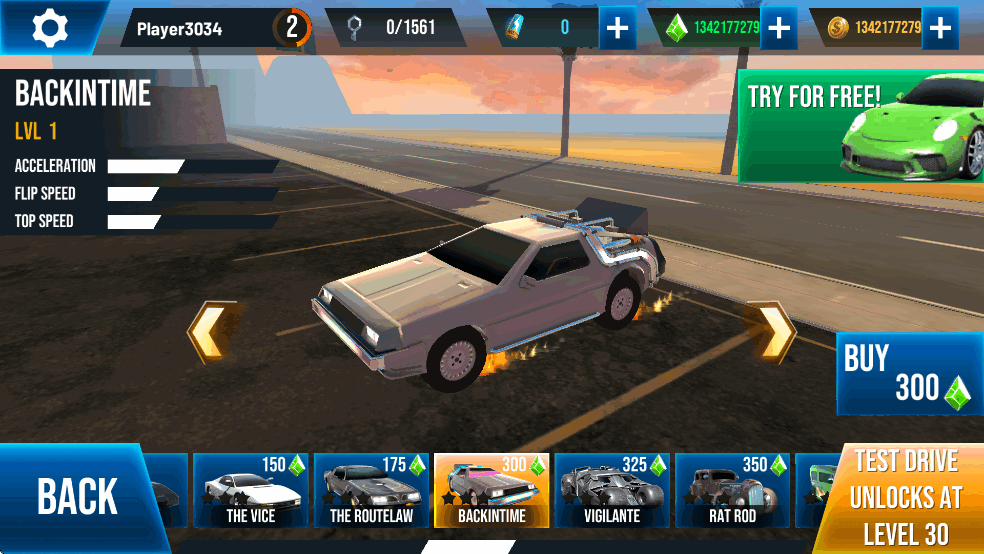
Task: Open the Try For Free green car offer
Action: 860,126
